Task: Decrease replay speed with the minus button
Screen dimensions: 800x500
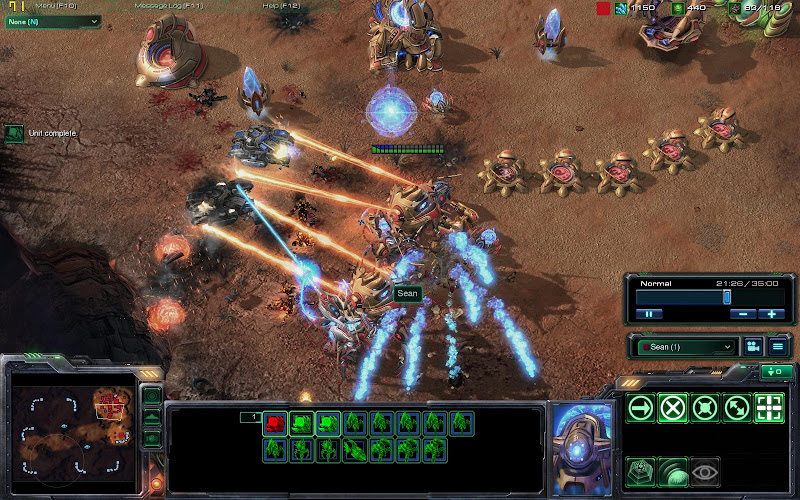Action: coord(741,313)
